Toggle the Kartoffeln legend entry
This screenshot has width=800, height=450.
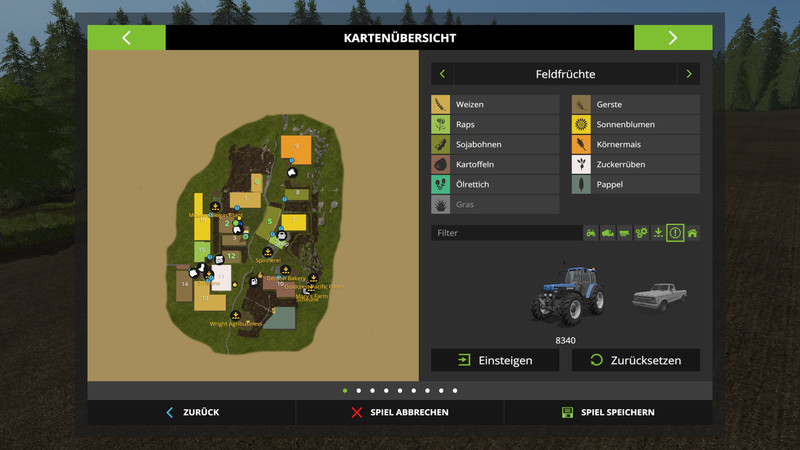coord(495,165)
